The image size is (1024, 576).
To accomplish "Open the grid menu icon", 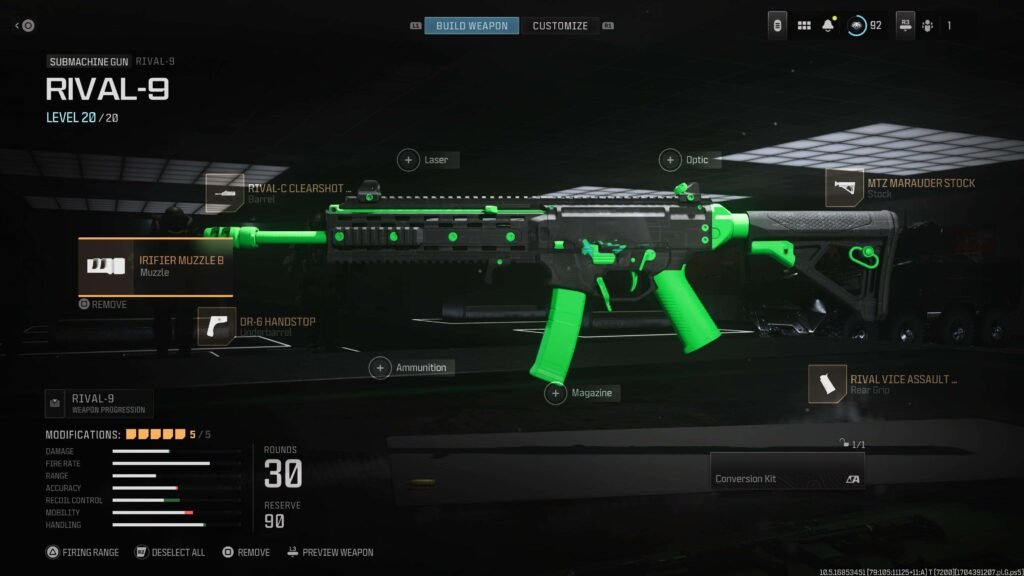I will click(x=804, y=25).
